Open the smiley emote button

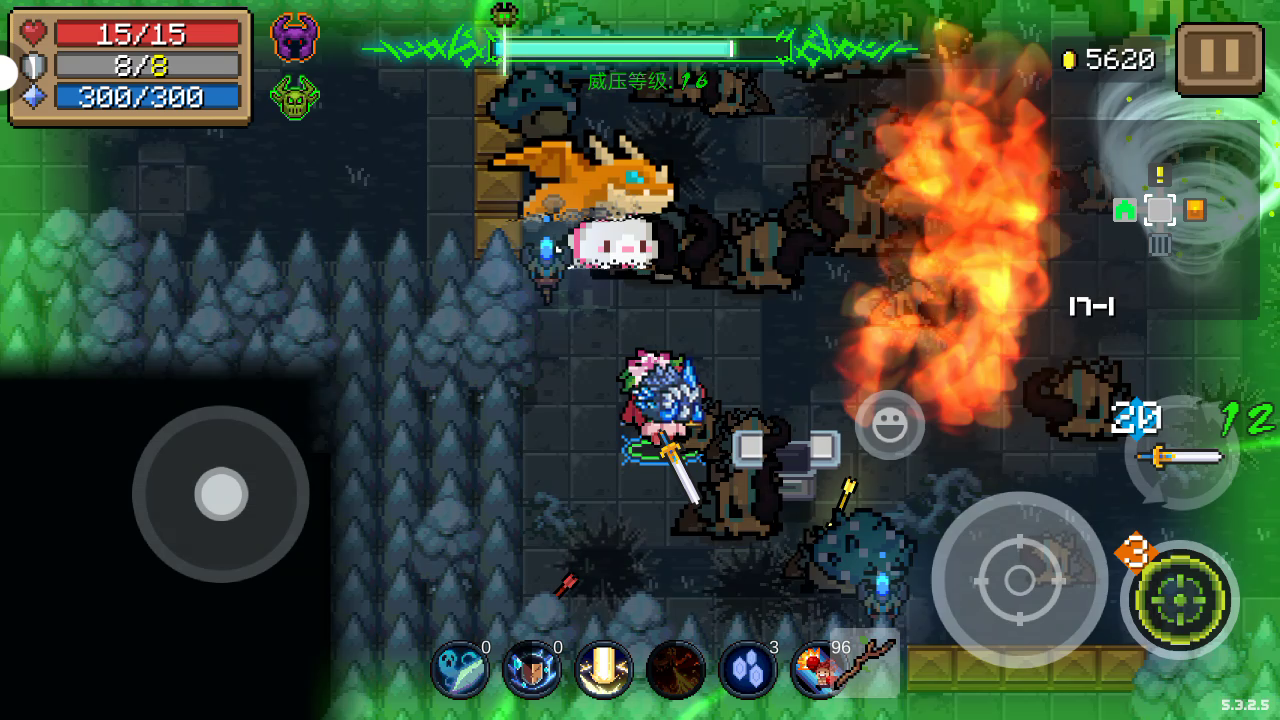coord(889,426)
